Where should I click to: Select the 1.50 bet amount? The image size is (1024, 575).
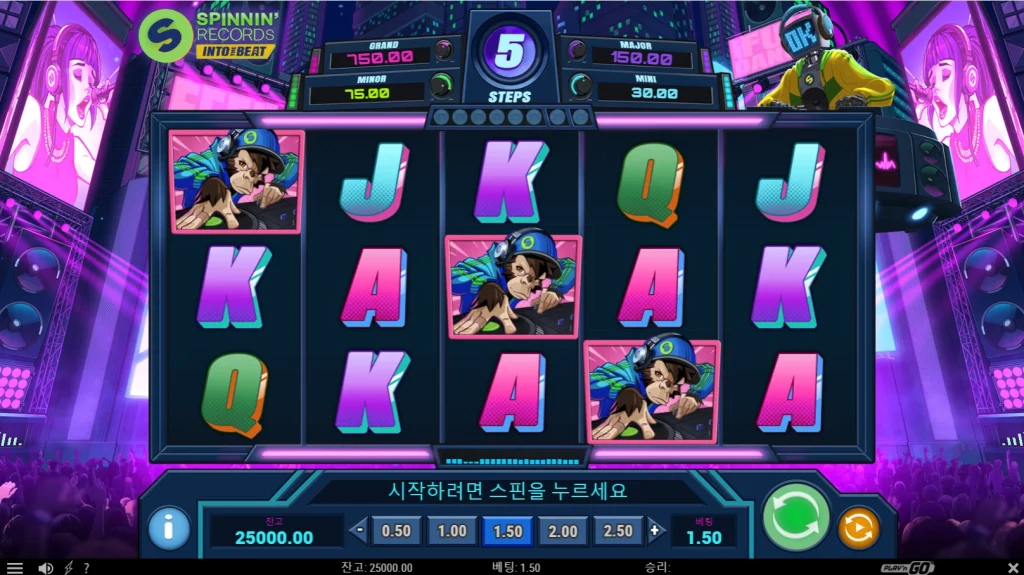click(x=507, y=531)
